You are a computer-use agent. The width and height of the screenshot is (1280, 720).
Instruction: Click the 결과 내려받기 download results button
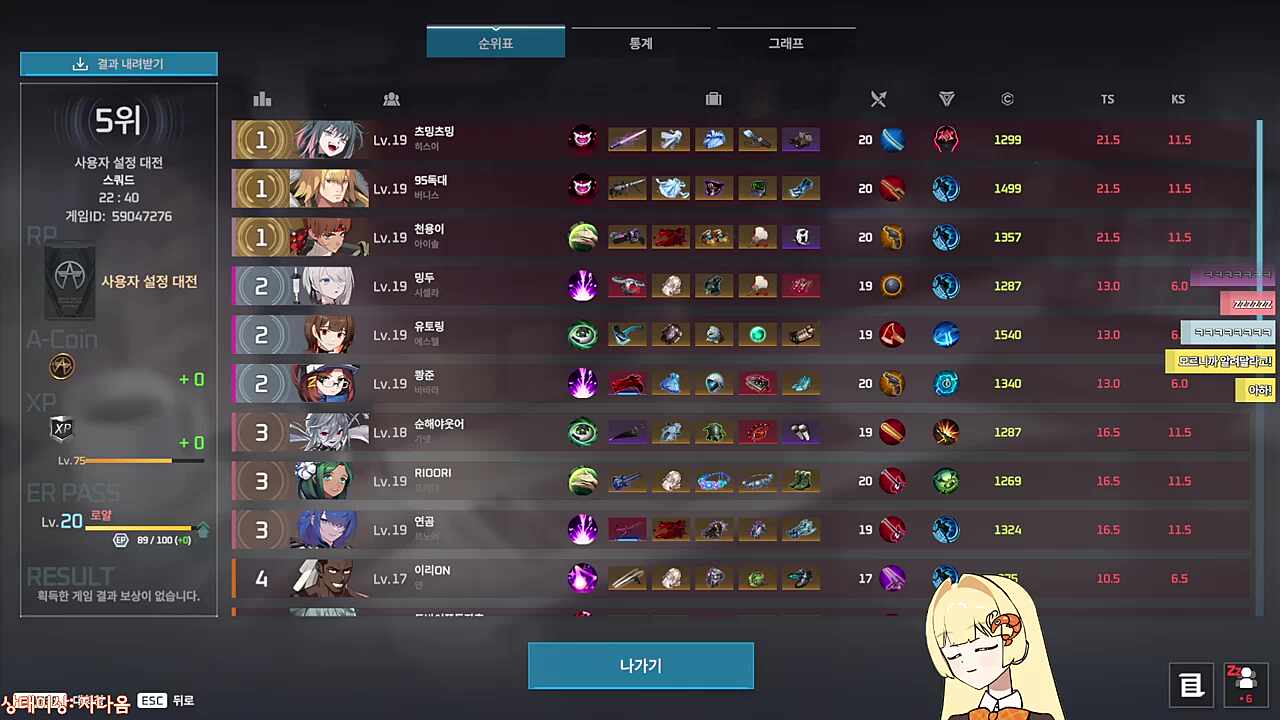tap(118, 63)
